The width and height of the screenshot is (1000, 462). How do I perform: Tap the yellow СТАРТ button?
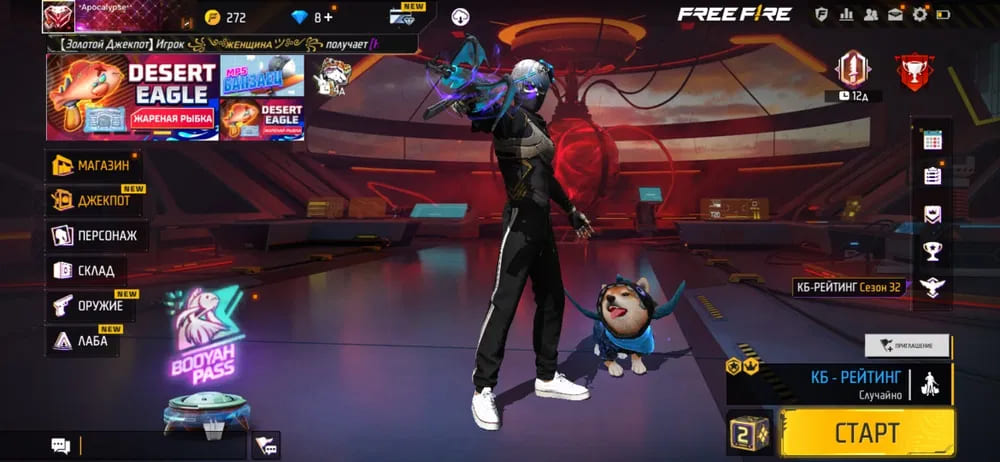[x=866, y=433]
